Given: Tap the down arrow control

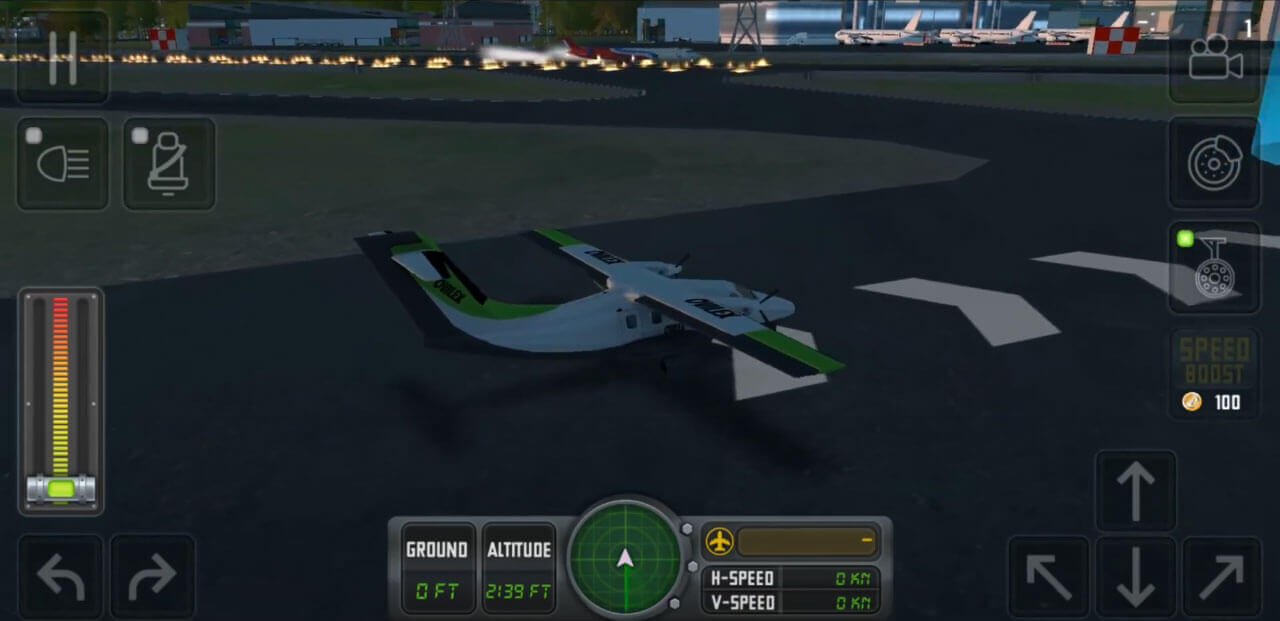Looking at the screenshot, I should [x=1135, y=578].
